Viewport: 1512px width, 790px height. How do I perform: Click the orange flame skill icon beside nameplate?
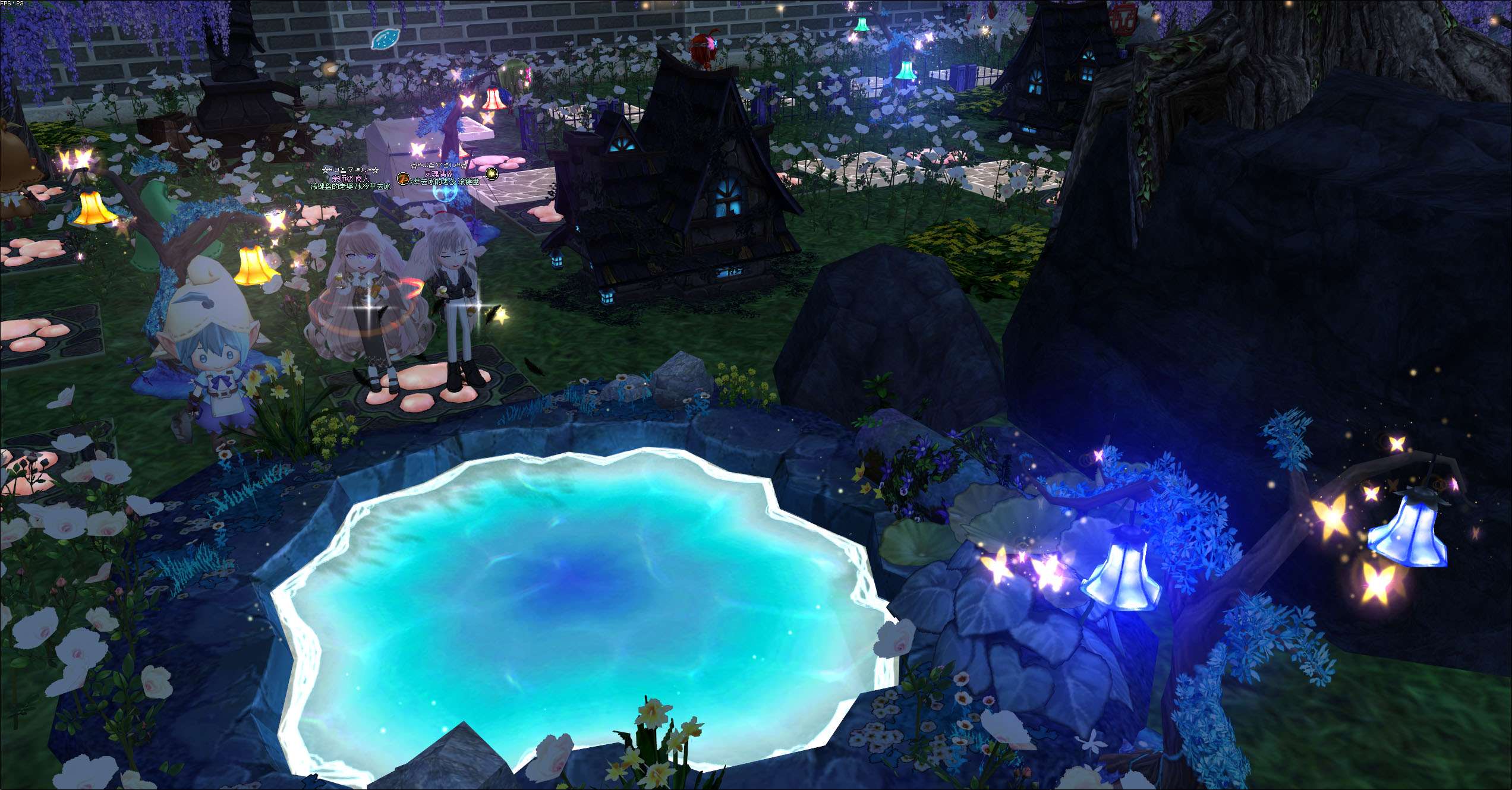point(403,178)
